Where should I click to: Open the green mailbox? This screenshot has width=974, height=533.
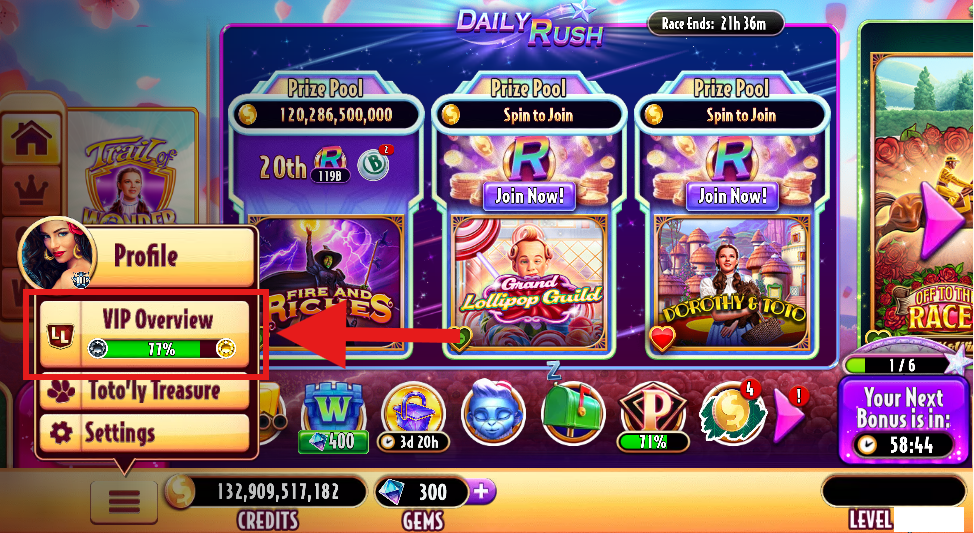click(571, 411)
